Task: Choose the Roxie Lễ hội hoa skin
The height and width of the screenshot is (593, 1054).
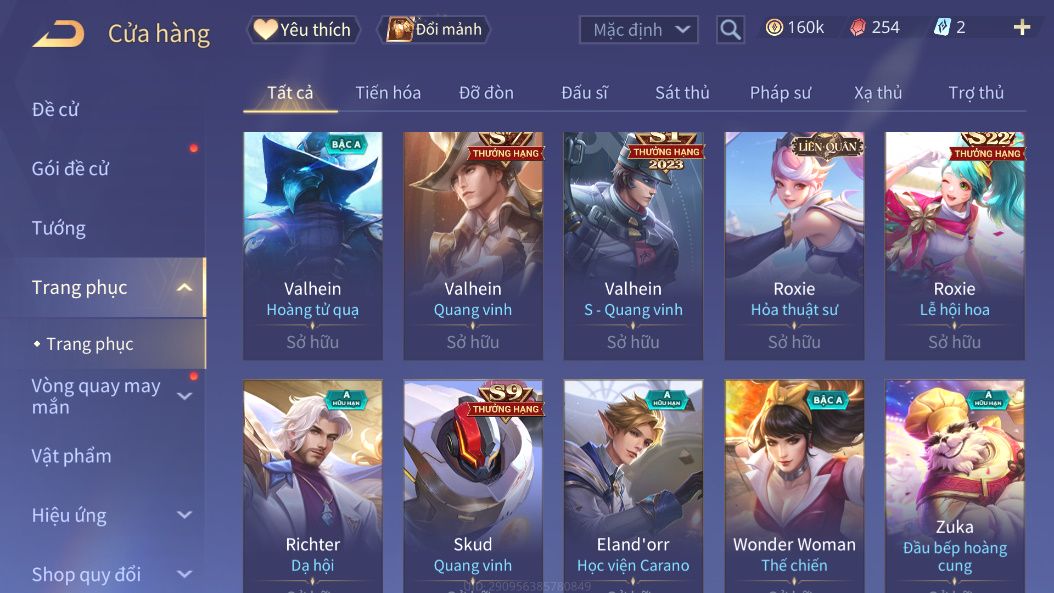Action: click(954, 245)
